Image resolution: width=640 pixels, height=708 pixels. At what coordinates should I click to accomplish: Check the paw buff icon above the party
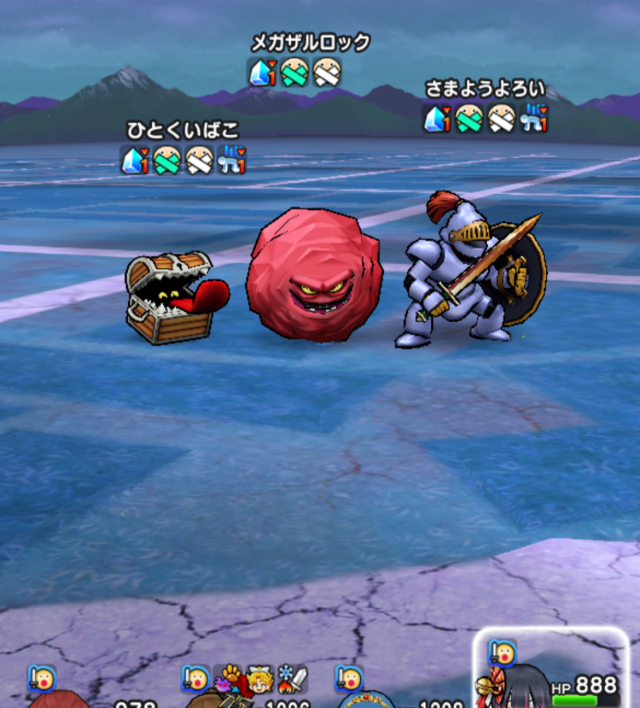click(230, 678)
